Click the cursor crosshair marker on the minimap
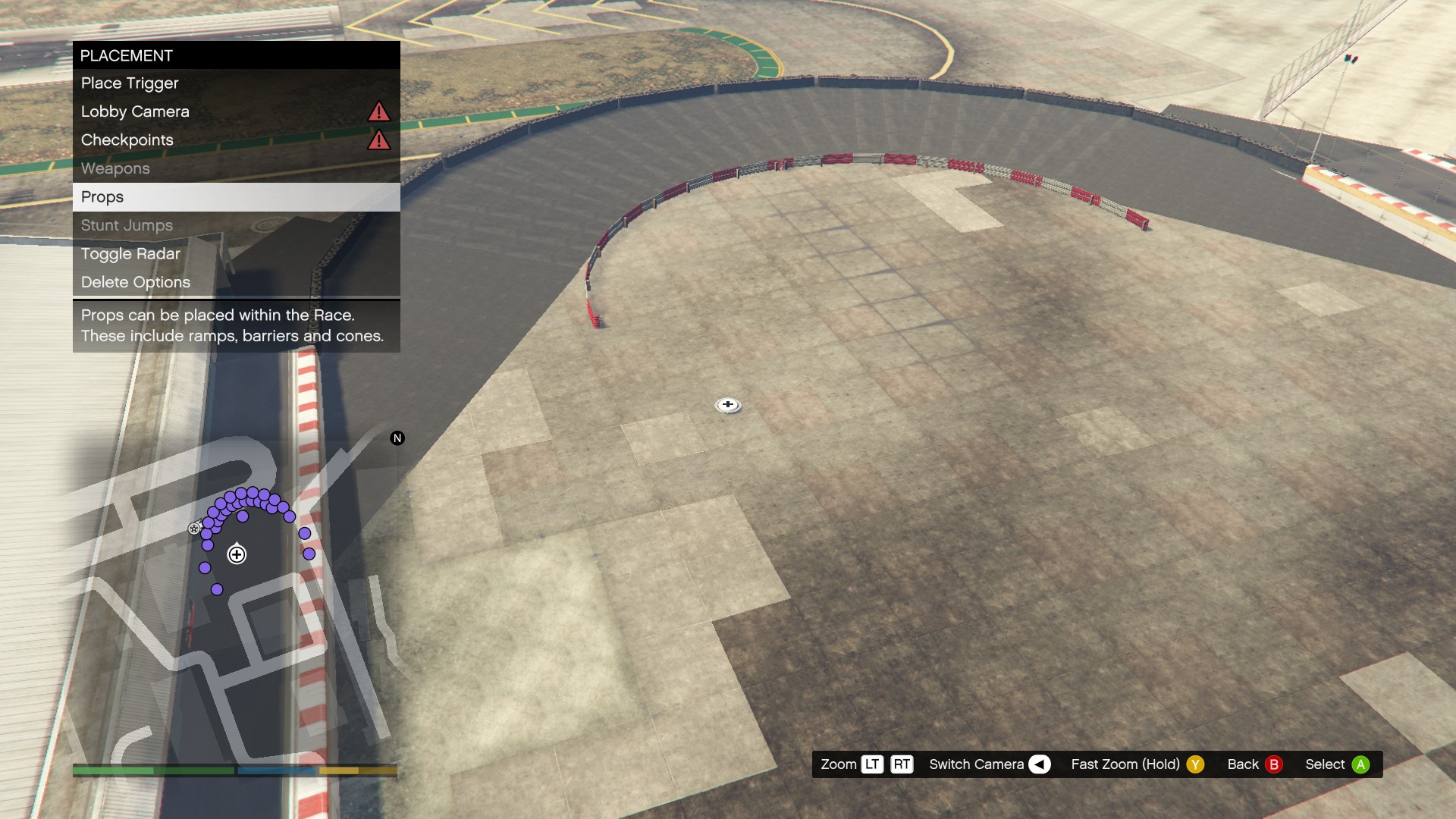This screenshot has width=1456, height=819. point(237,555)
